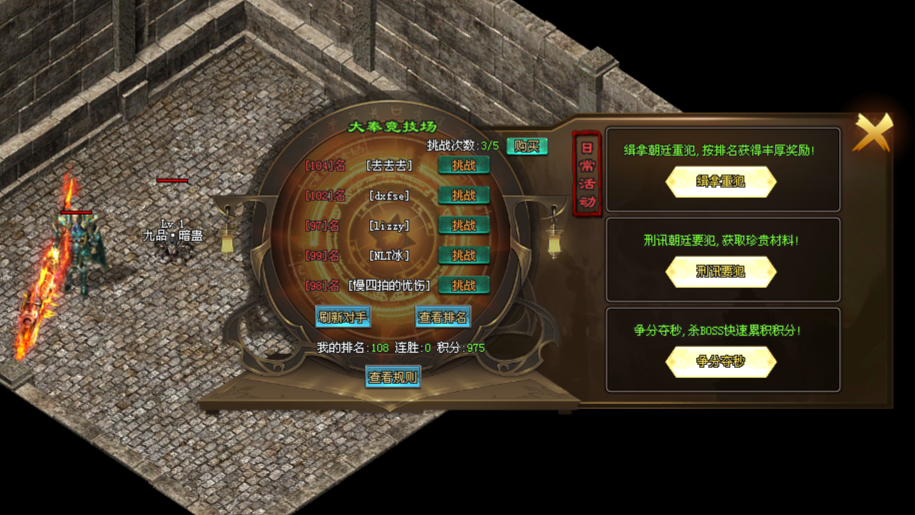
Task: Challenge opponent 慢四拍的忧伤
Action: [x=464, y=286]
